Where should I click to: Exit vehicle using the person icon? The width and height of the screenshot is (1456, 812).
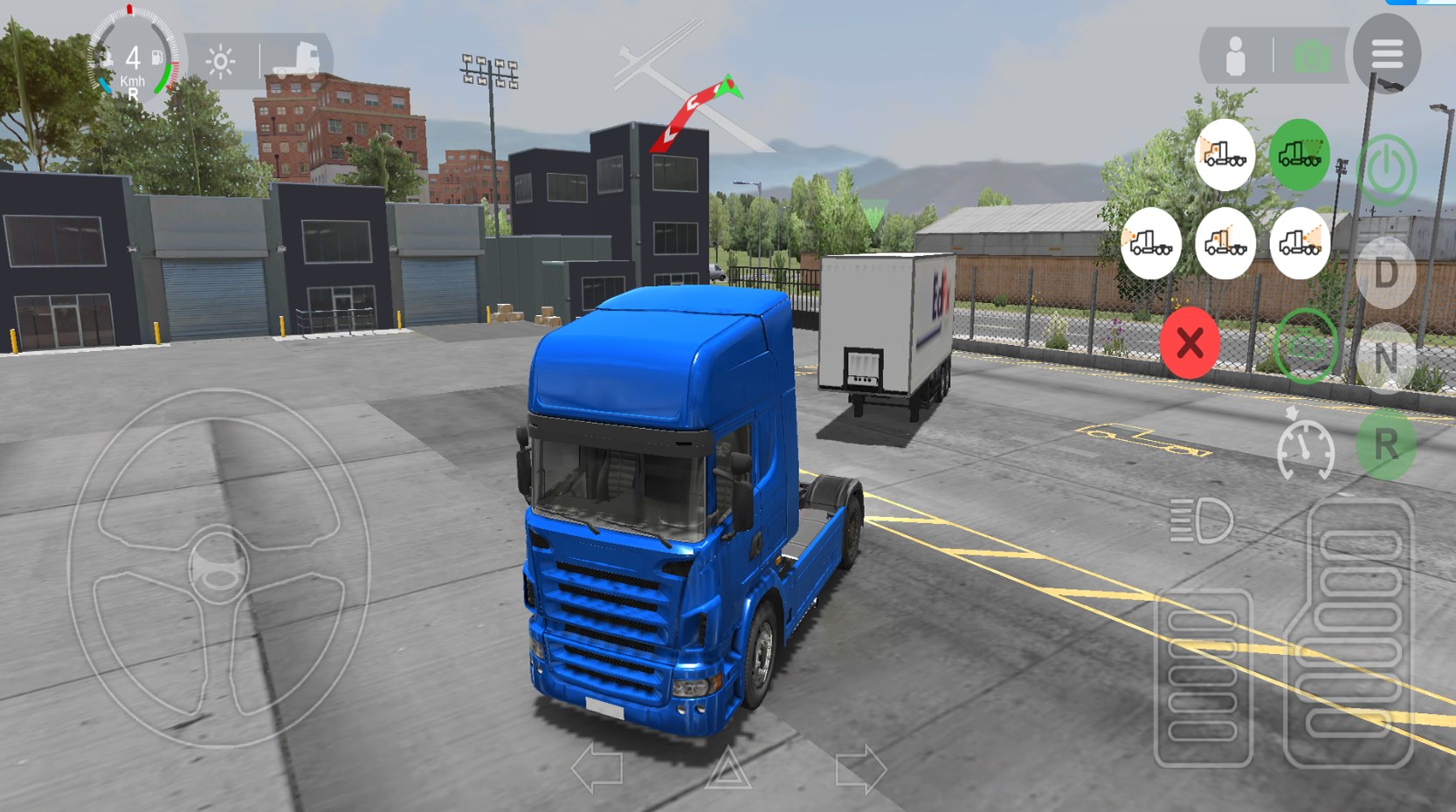pos(1235,58)
